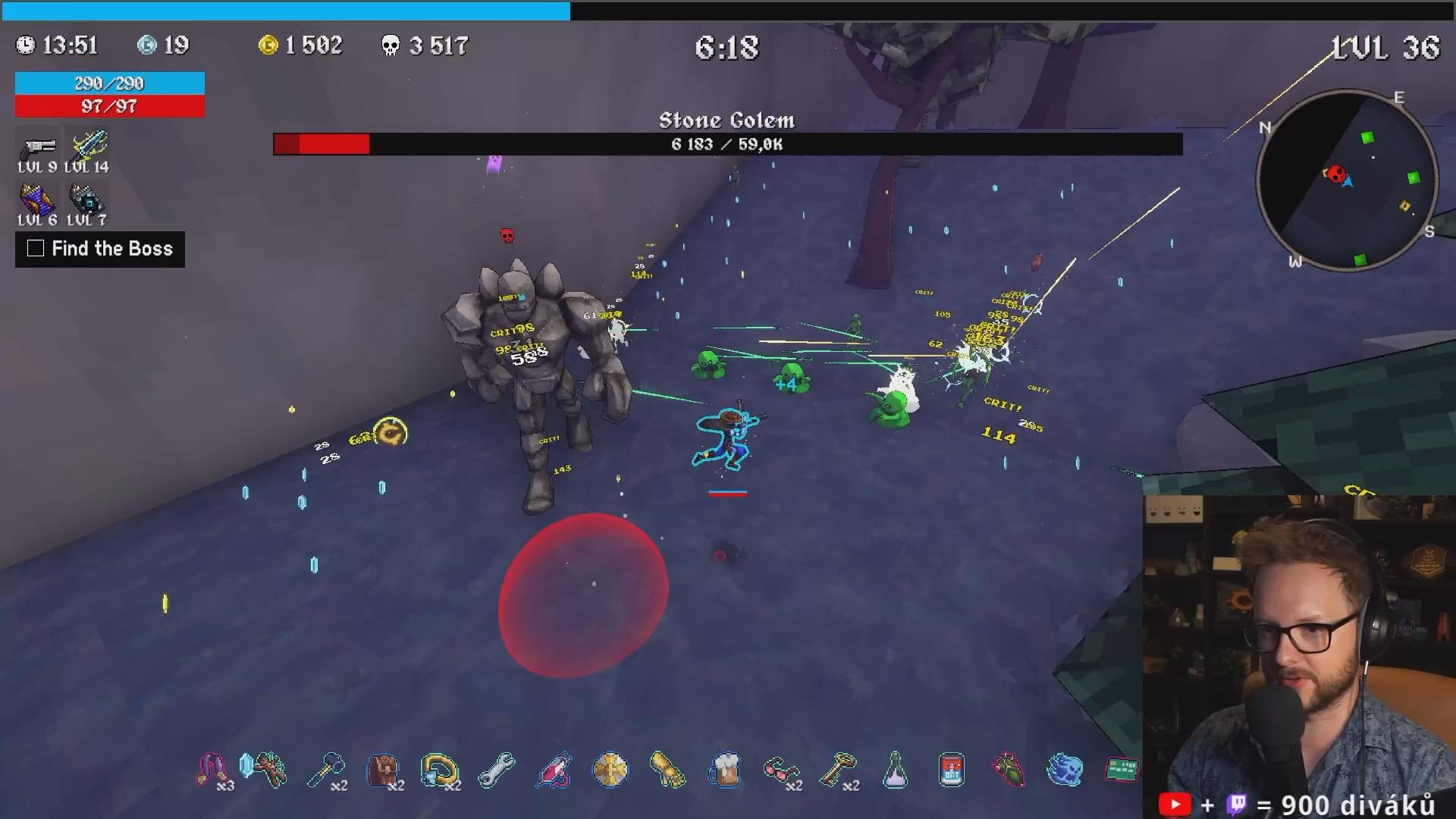Click the red sunglasses item
The height and width of the screenshot is (819, 1456).
coord(781,770)
